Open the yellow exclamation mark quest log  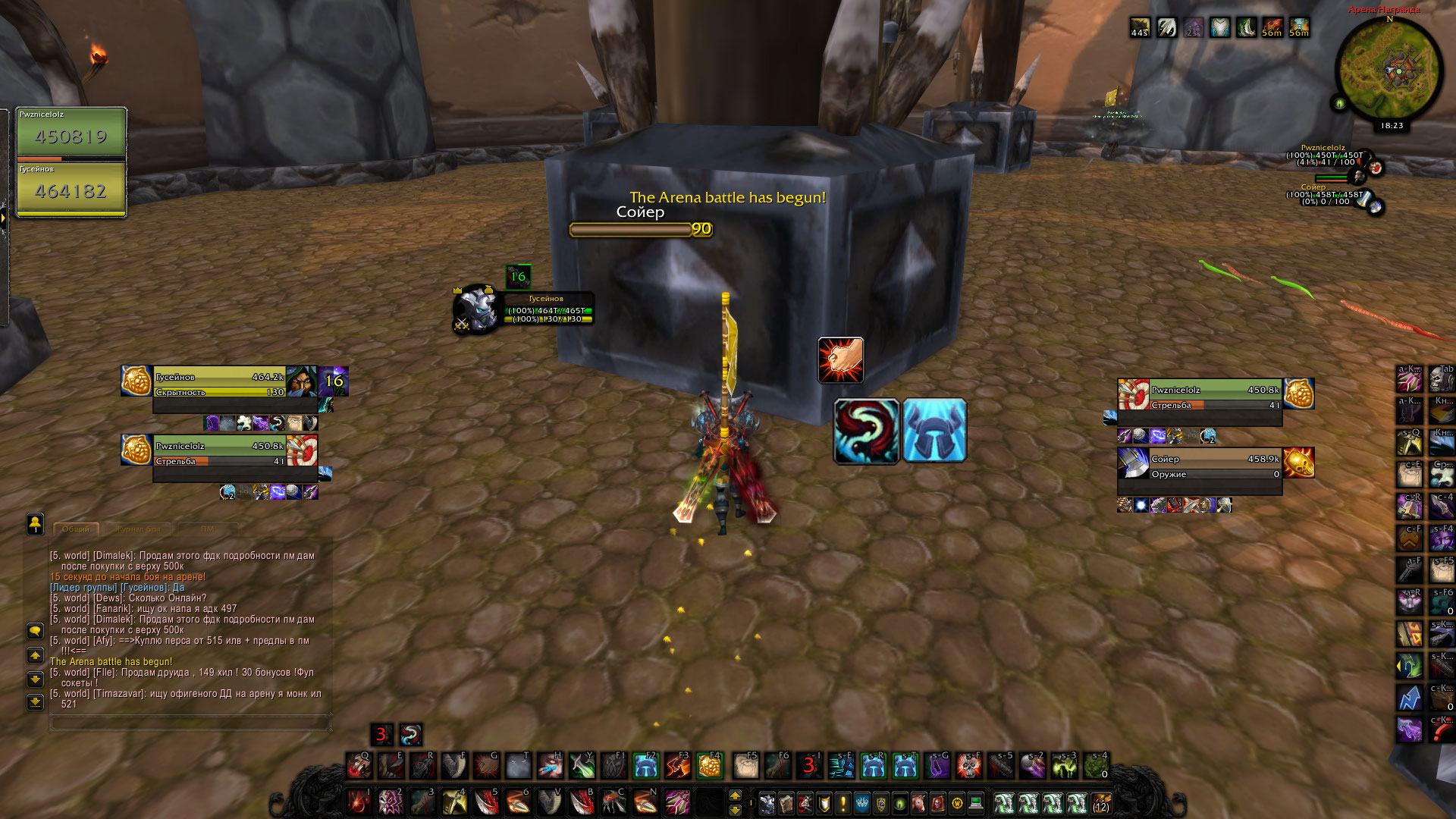843,802
